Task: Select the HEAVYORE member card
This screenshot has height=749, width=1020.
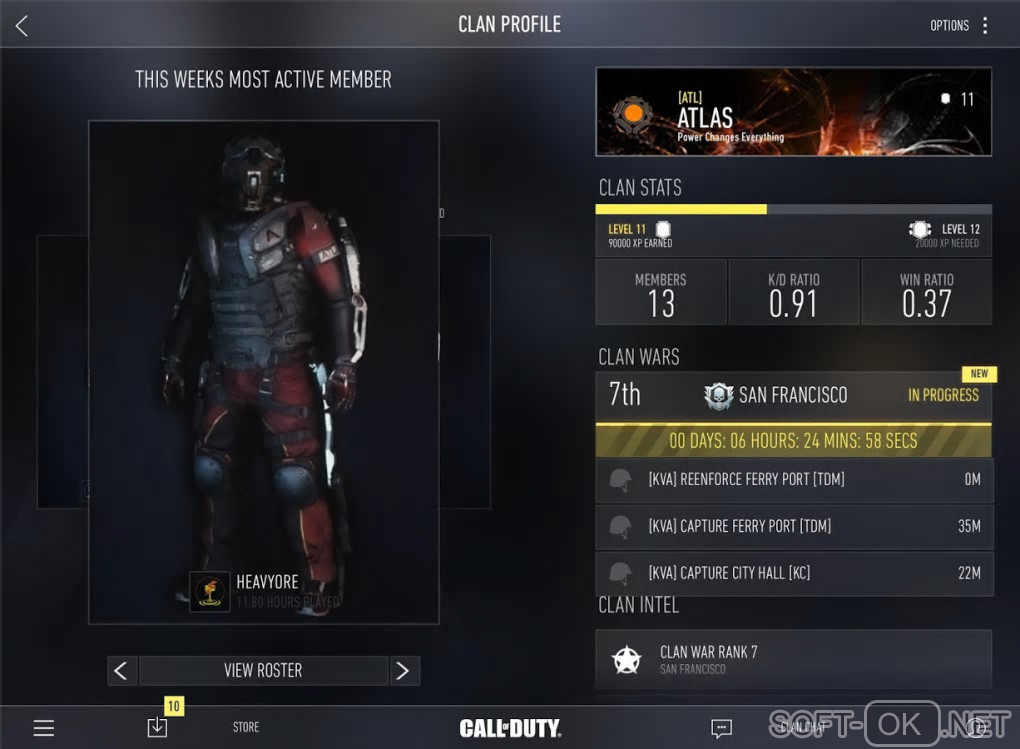Action: click(264, 371)
